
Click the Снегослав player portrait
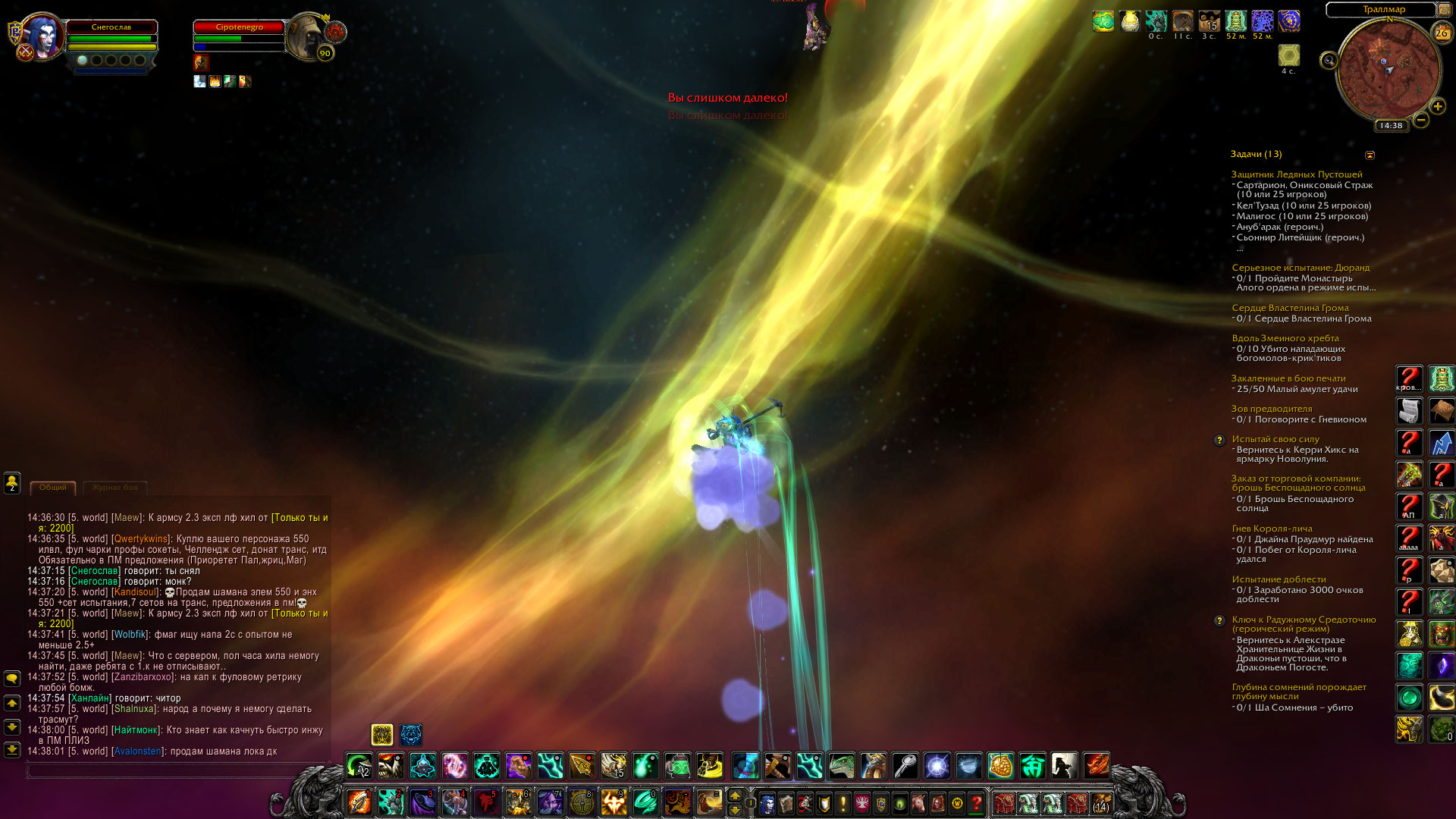(42, 35)
